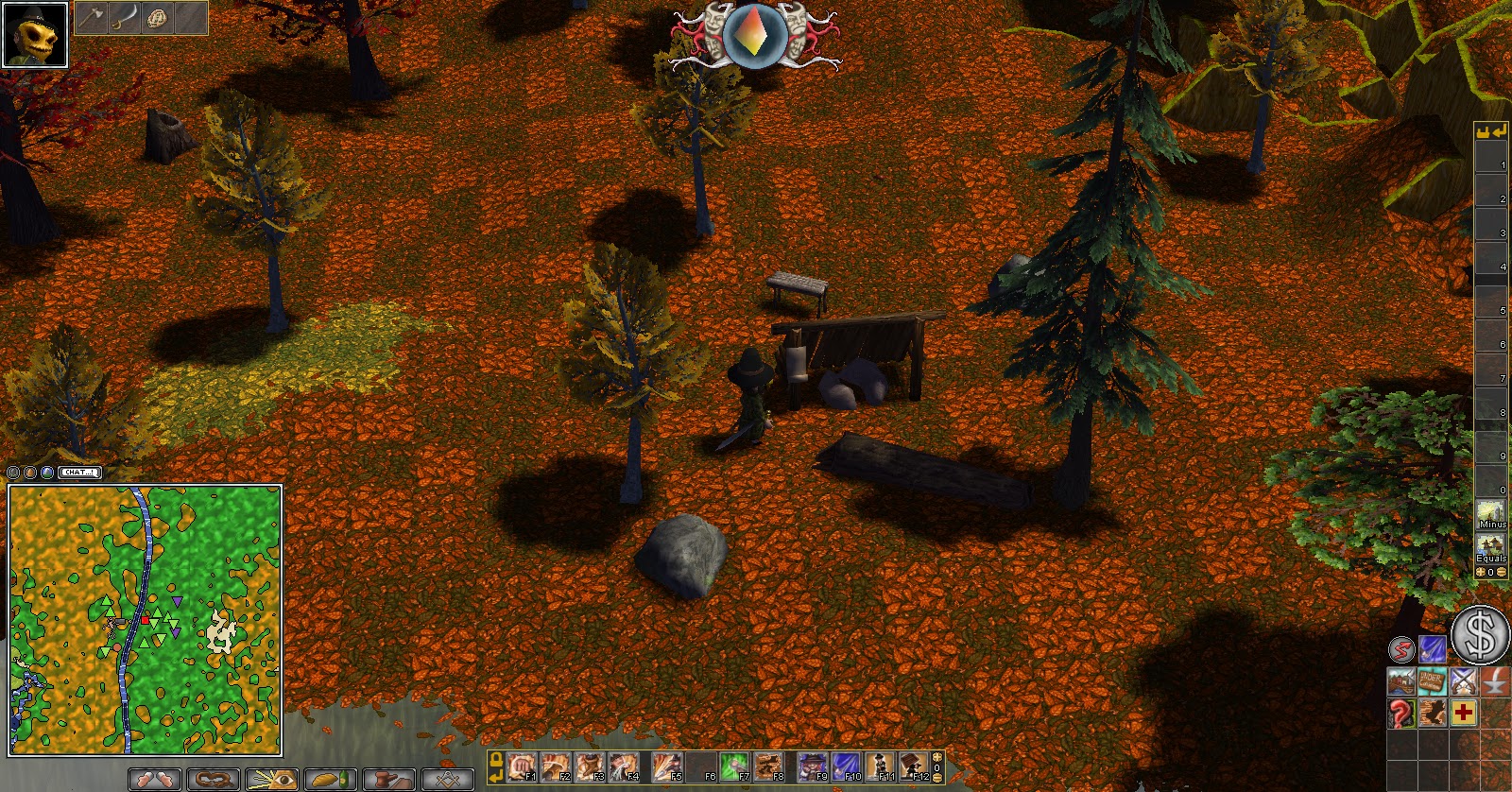Open the eye pyramid menu button
This screenshot has width=1512, height=792.
tap(271, 780)
